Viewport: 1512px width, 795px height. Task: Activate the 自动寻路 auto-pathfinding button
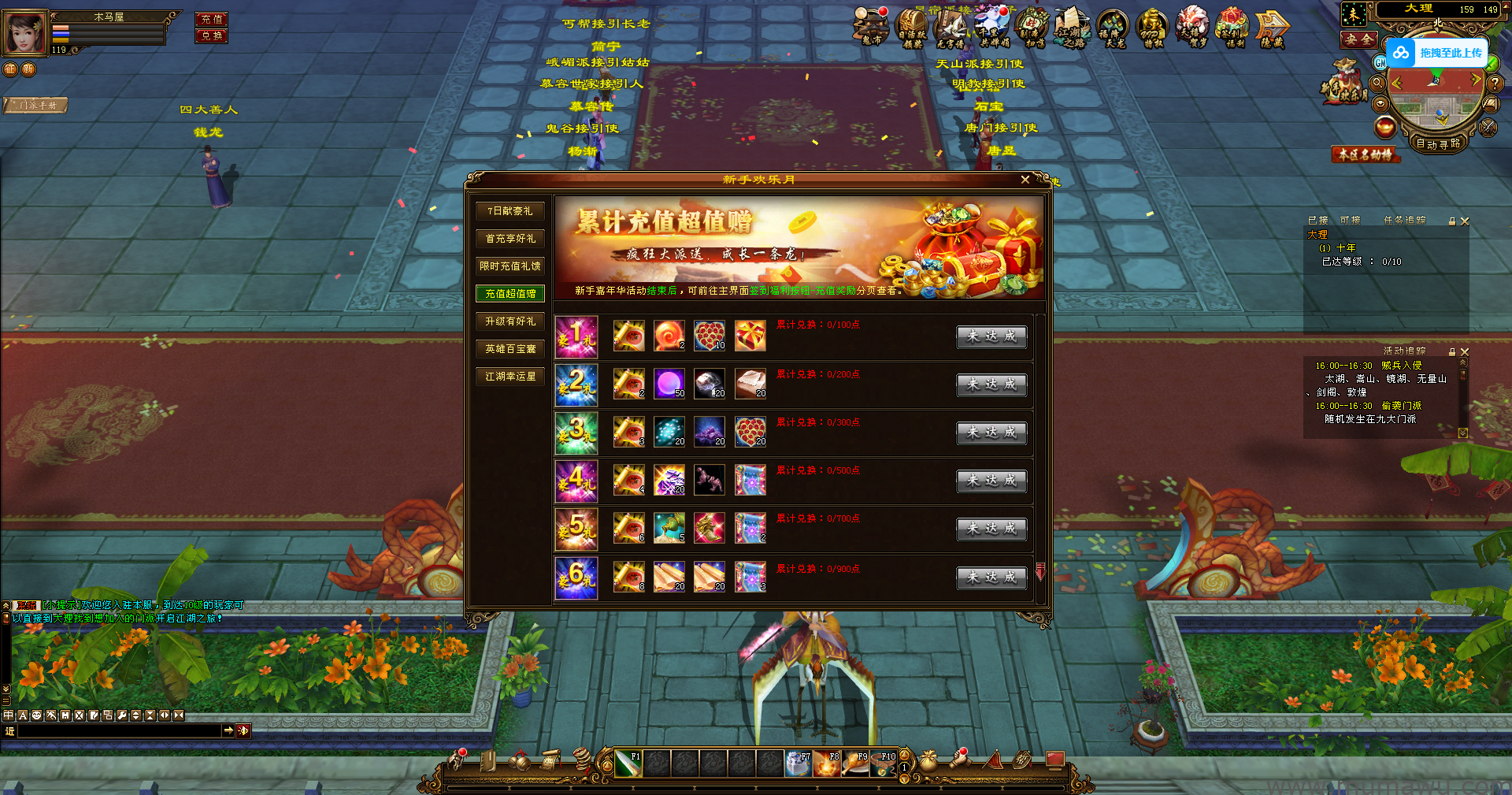pos(1438,143)
